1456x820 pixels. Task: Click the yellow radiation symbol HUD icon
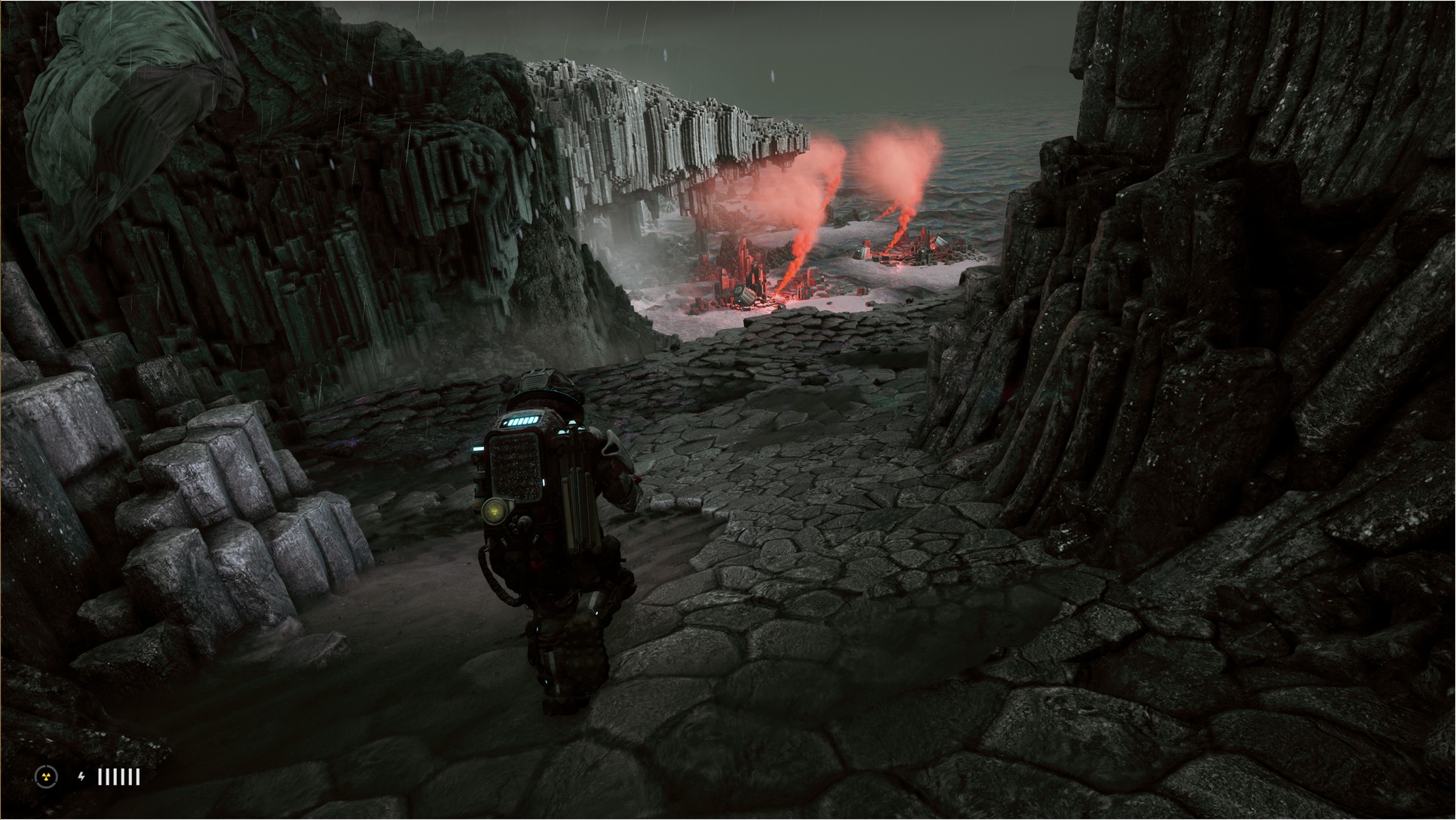pyautogui.click(x=45, y=776)
